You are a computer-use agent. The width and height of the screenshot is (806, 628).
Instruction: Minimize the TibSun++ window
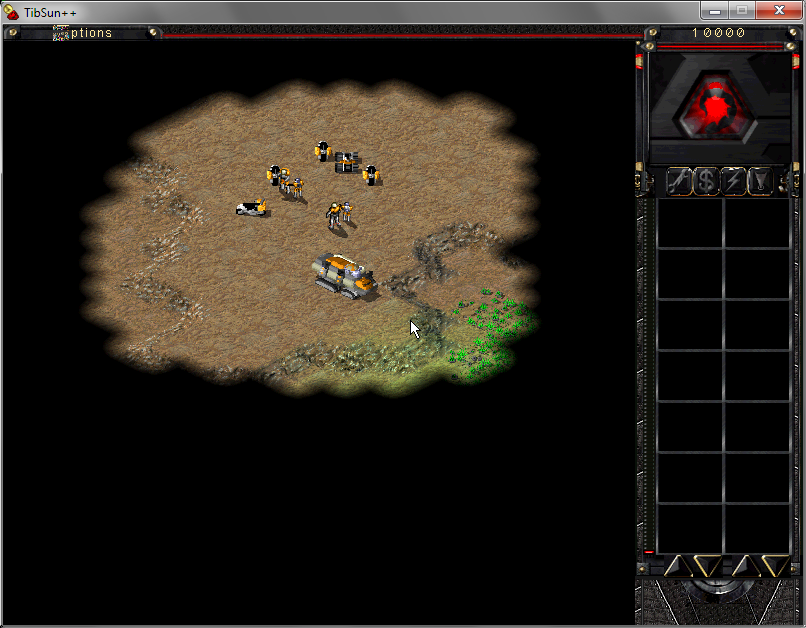[714, 10]
